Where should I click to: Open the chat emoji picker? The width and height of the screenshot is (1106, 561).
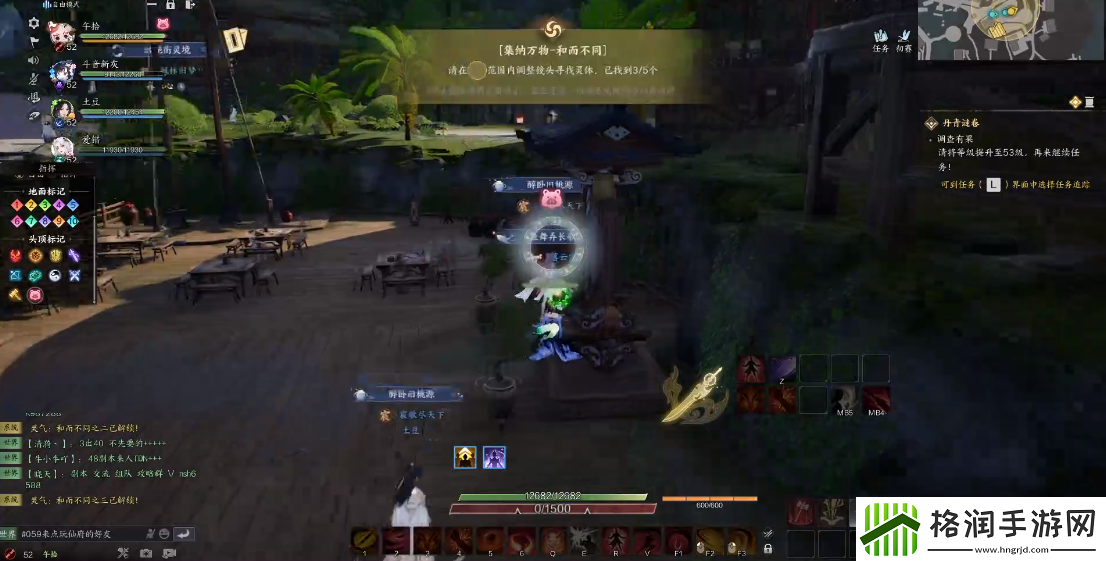point(164,534)
